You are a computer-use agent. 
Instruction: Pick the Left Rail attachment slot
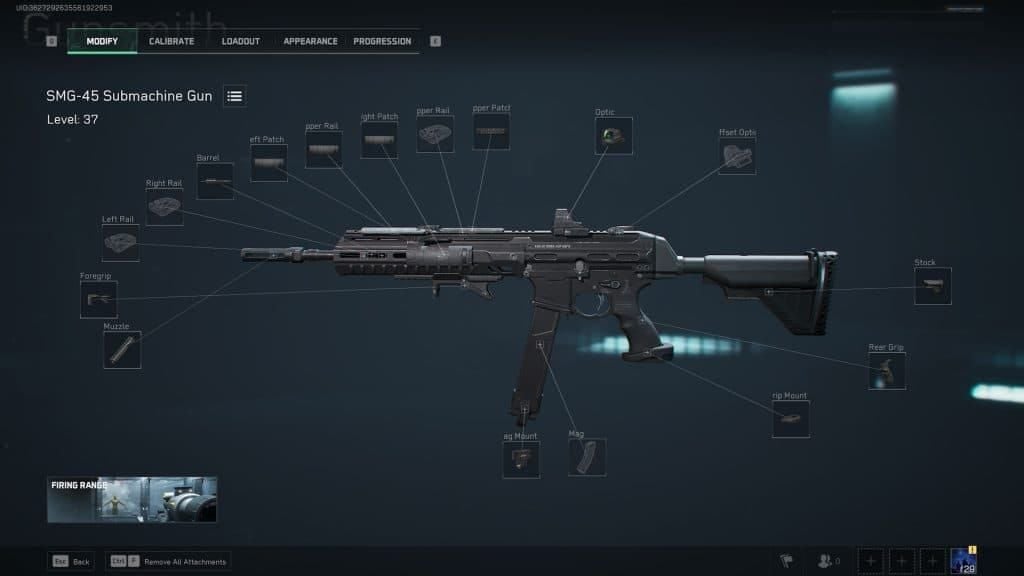[x=120, y=243]
